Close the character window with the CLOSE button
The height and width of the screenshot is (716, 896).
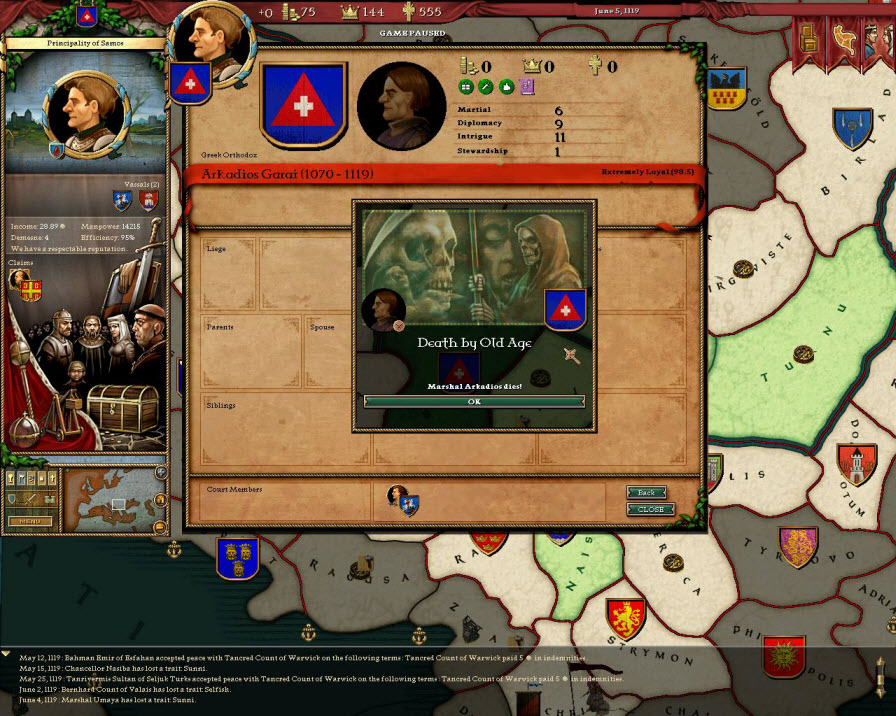click(650, 509)
